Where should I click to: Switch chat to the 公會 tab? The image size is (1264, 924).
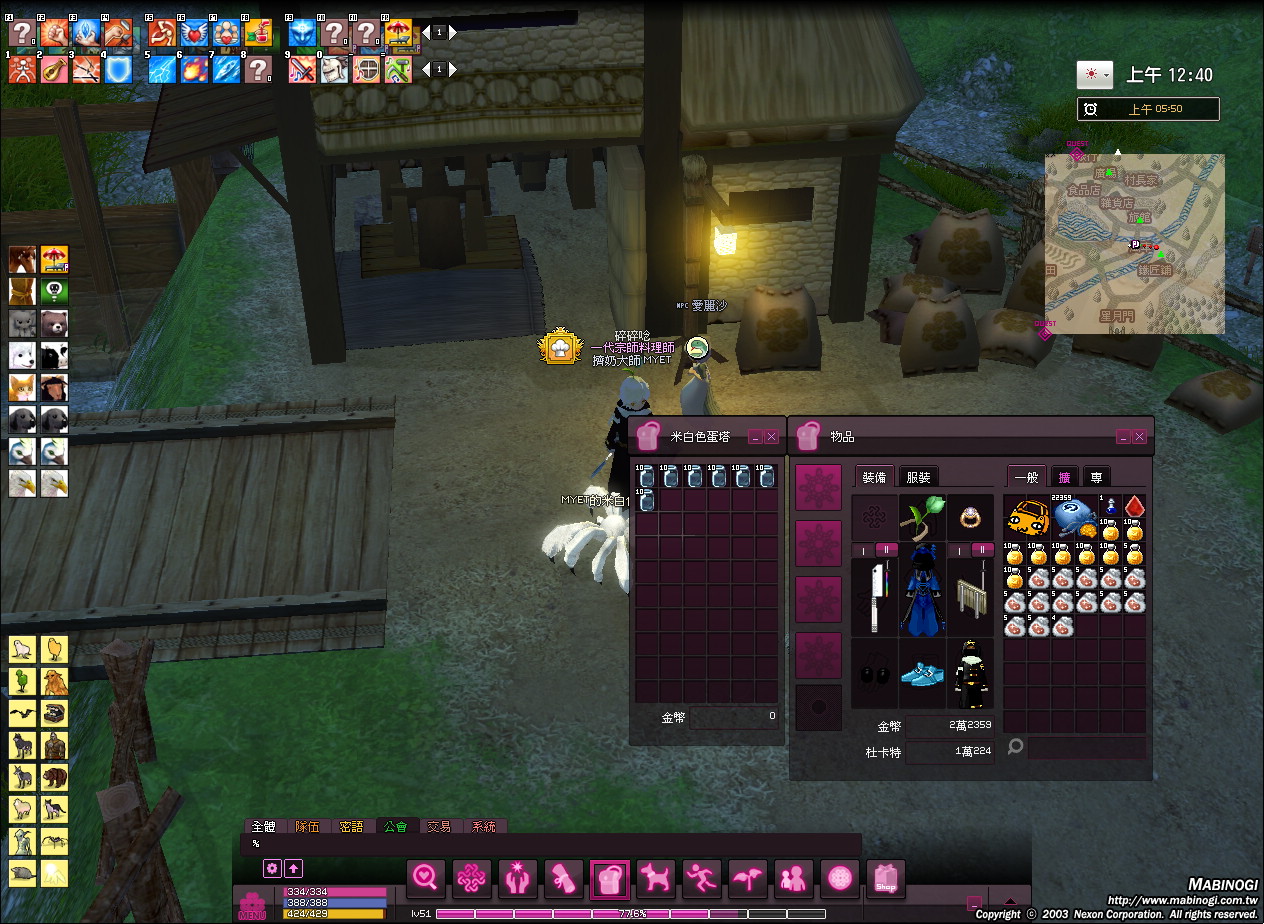click(395, 827)
